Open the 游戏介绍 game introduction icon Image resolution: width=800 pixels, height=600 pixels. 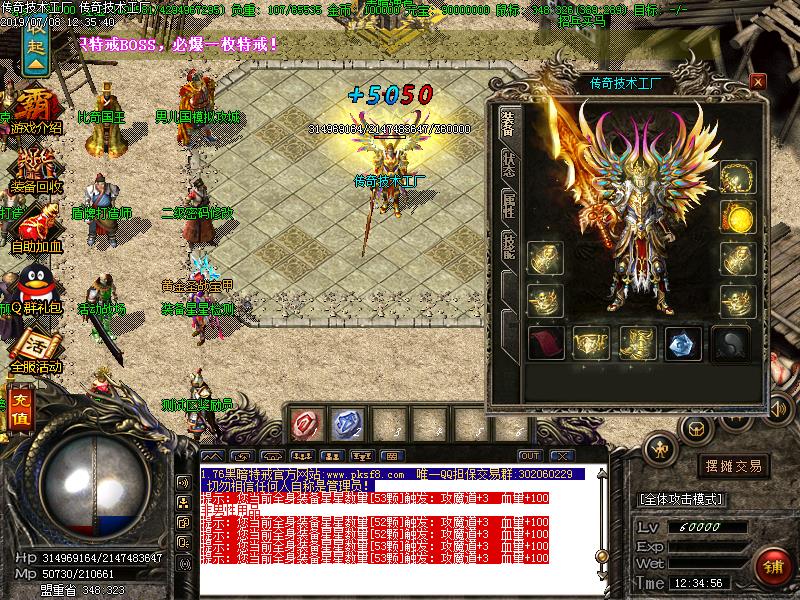pos(35,112)
